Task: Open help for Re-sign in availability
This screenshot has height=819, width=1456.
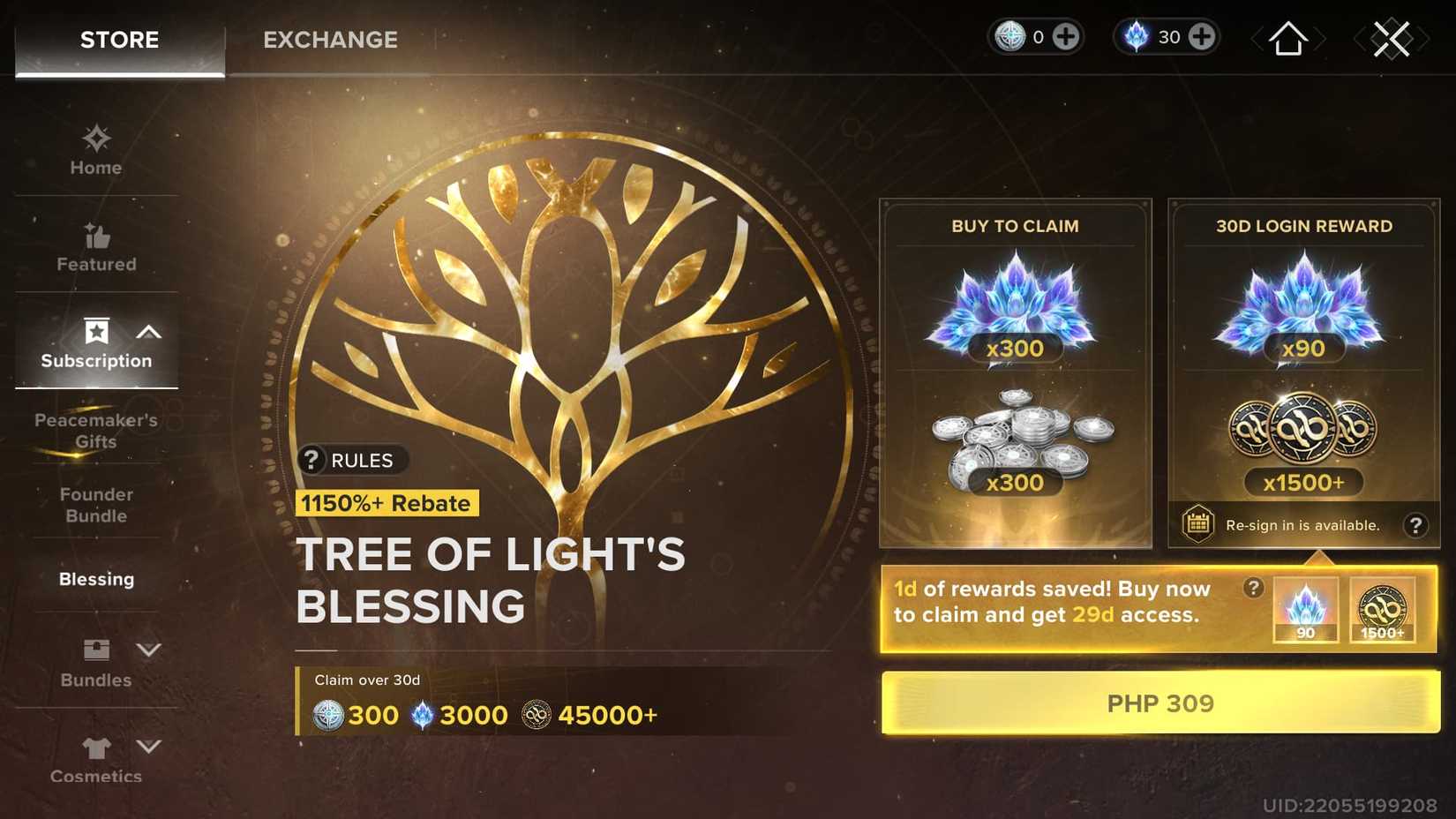Action: coord(1415,524)
